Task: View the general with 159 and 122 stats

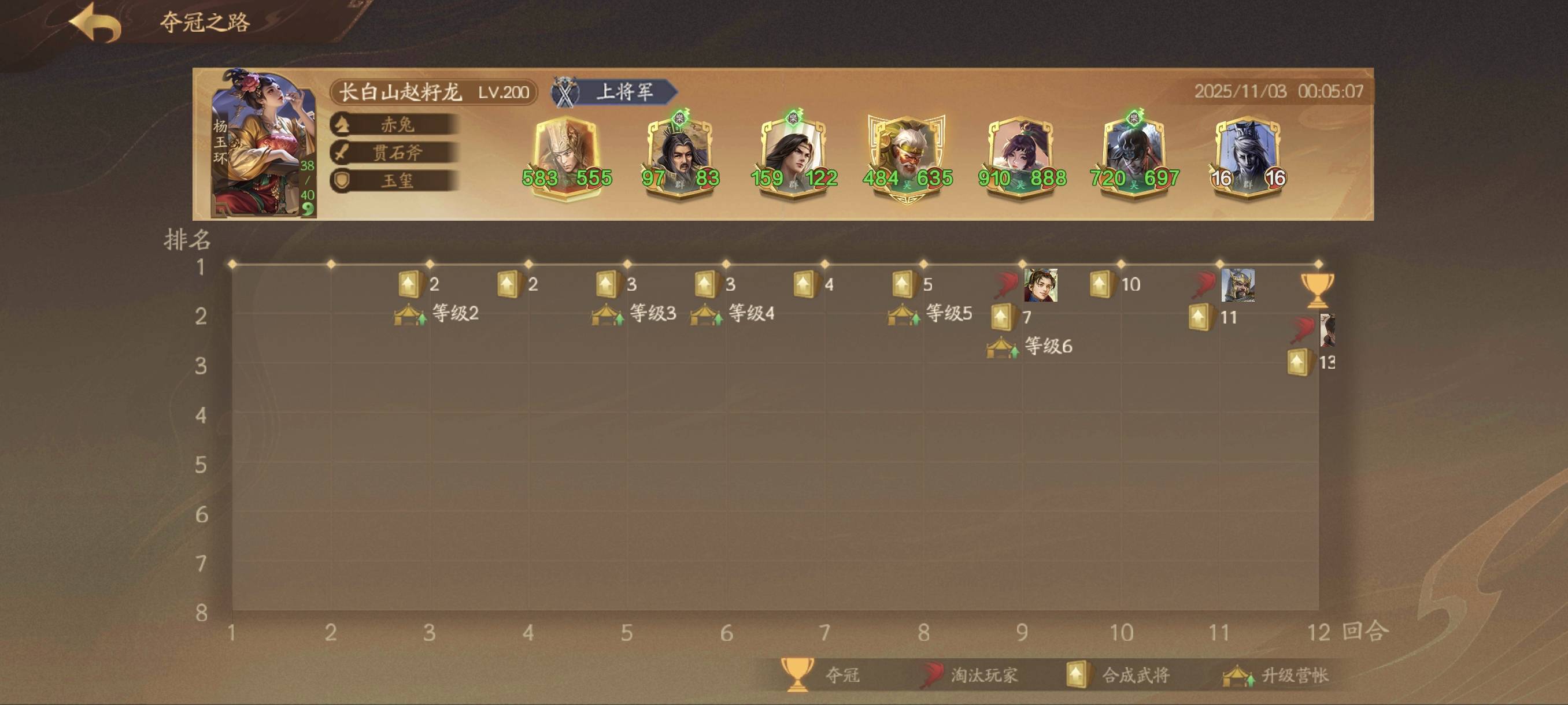Action: click(794, 158)
